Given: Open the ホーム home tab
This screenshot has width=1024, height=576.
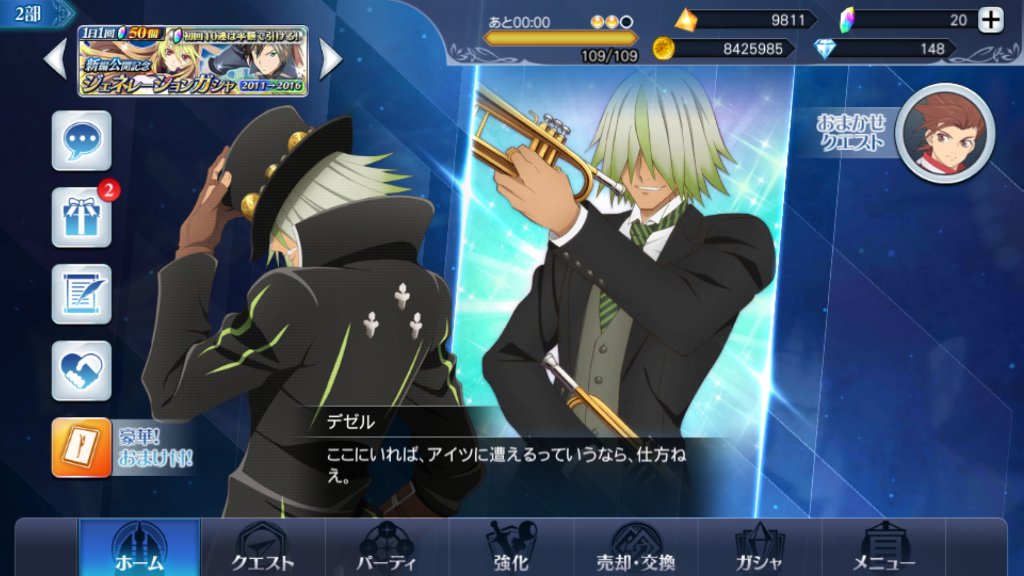Looking at the screenshot, I should [139, 548].
